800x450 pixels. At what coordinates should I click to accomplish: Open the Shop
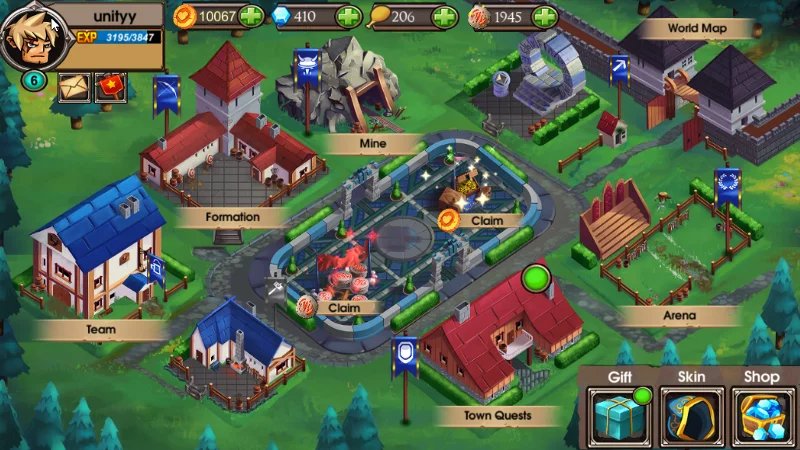pyautogui.click(x=763, y=412)
